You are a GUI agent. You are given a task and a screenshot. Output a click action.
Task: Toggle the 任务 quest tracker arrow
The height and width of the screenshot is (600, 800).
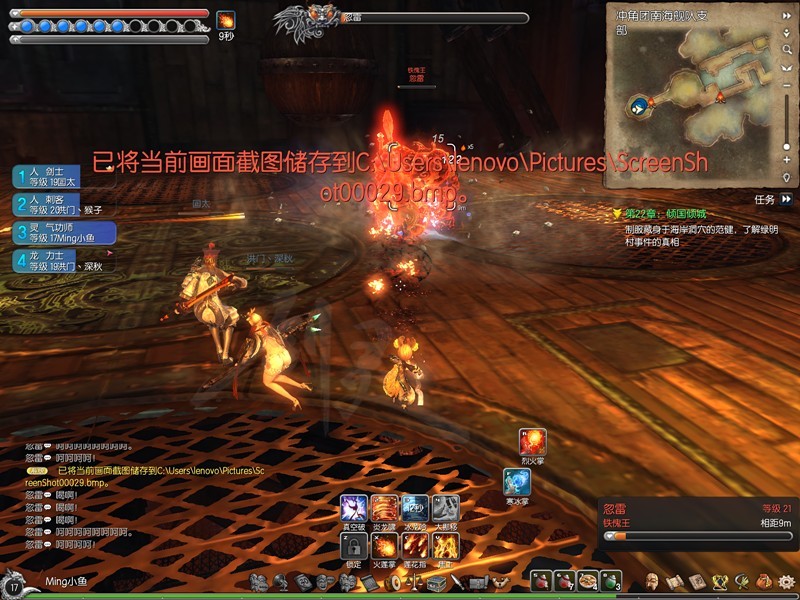click(x=787, y=200)
